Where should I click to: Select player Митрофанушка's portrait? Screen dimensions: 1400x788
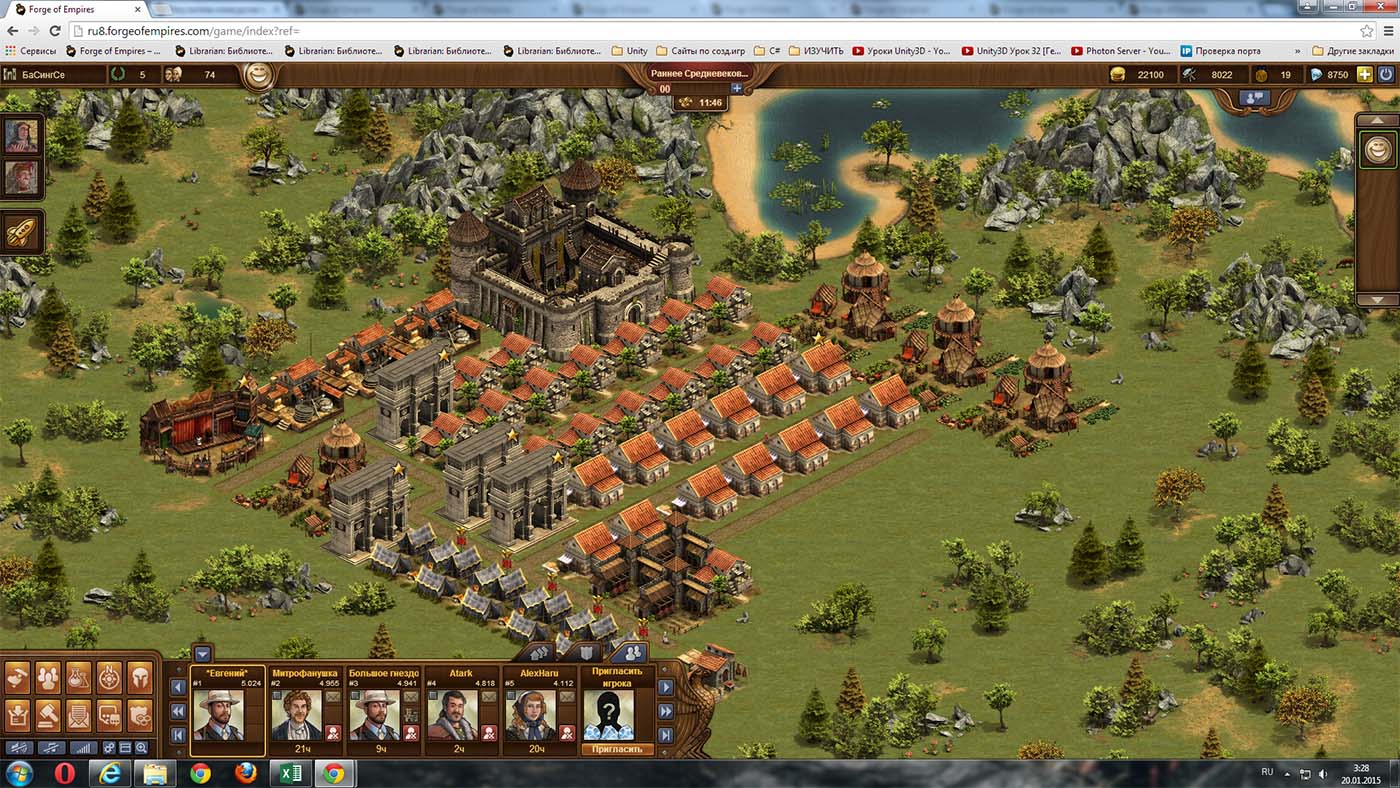point(296,713)
